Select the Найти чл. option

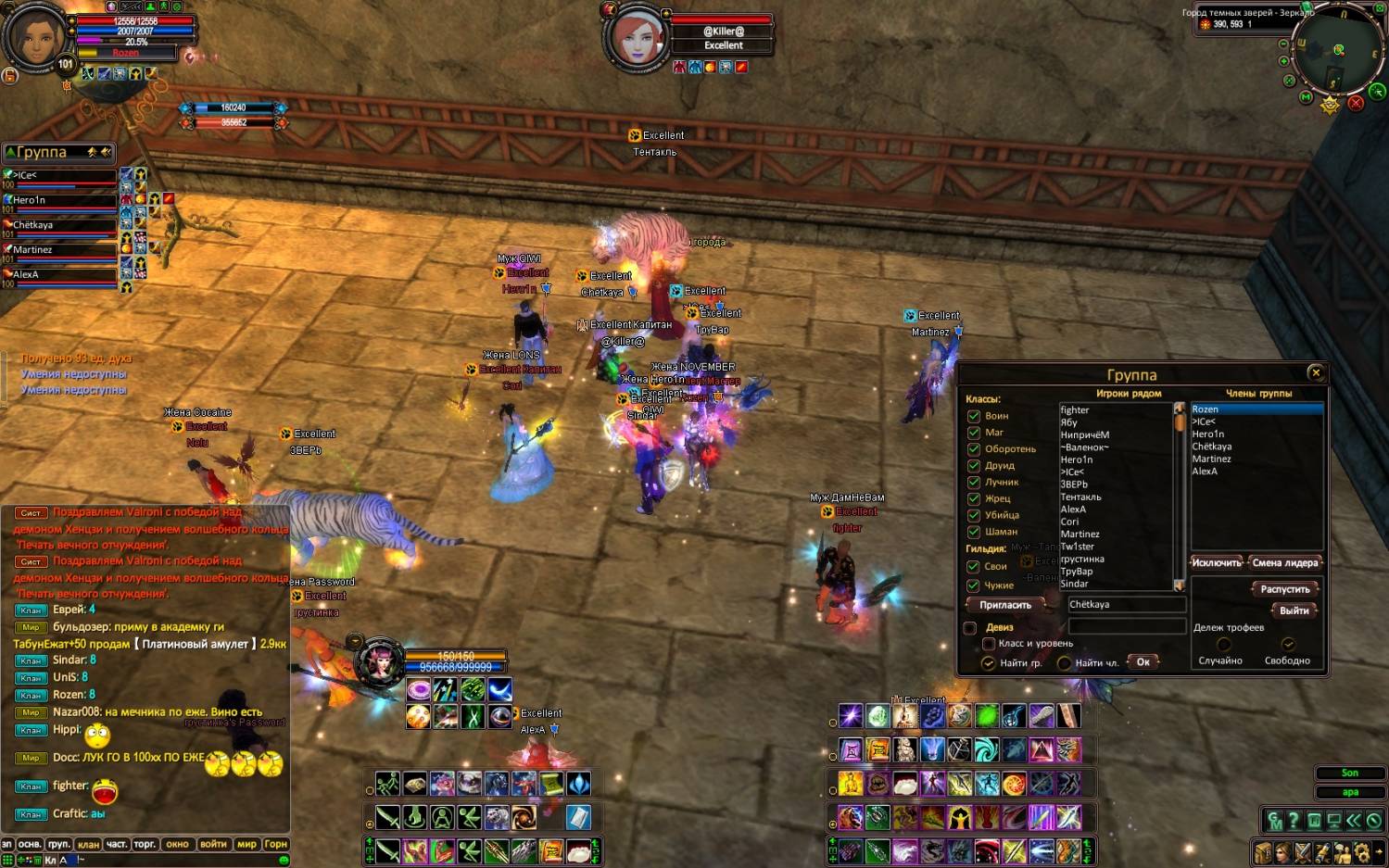(1064, 662)
